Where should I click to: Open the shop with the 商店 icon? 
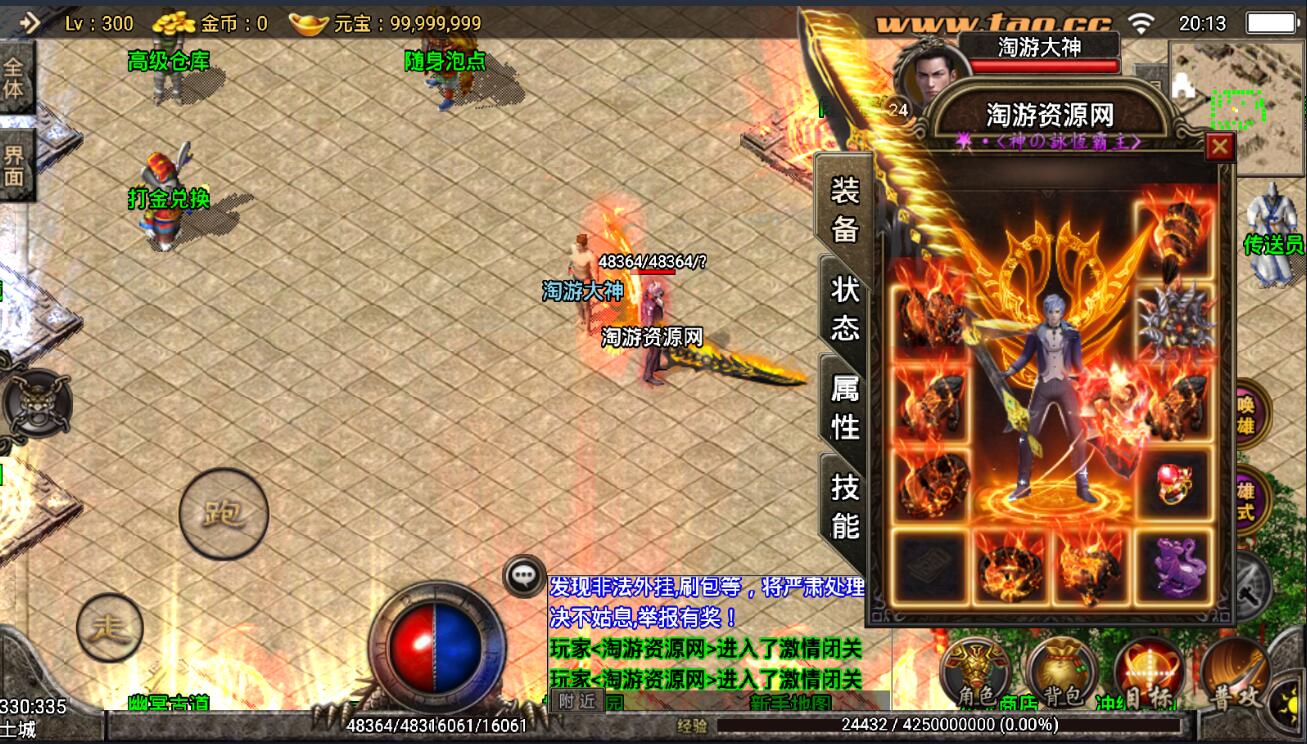[1016, 699]
